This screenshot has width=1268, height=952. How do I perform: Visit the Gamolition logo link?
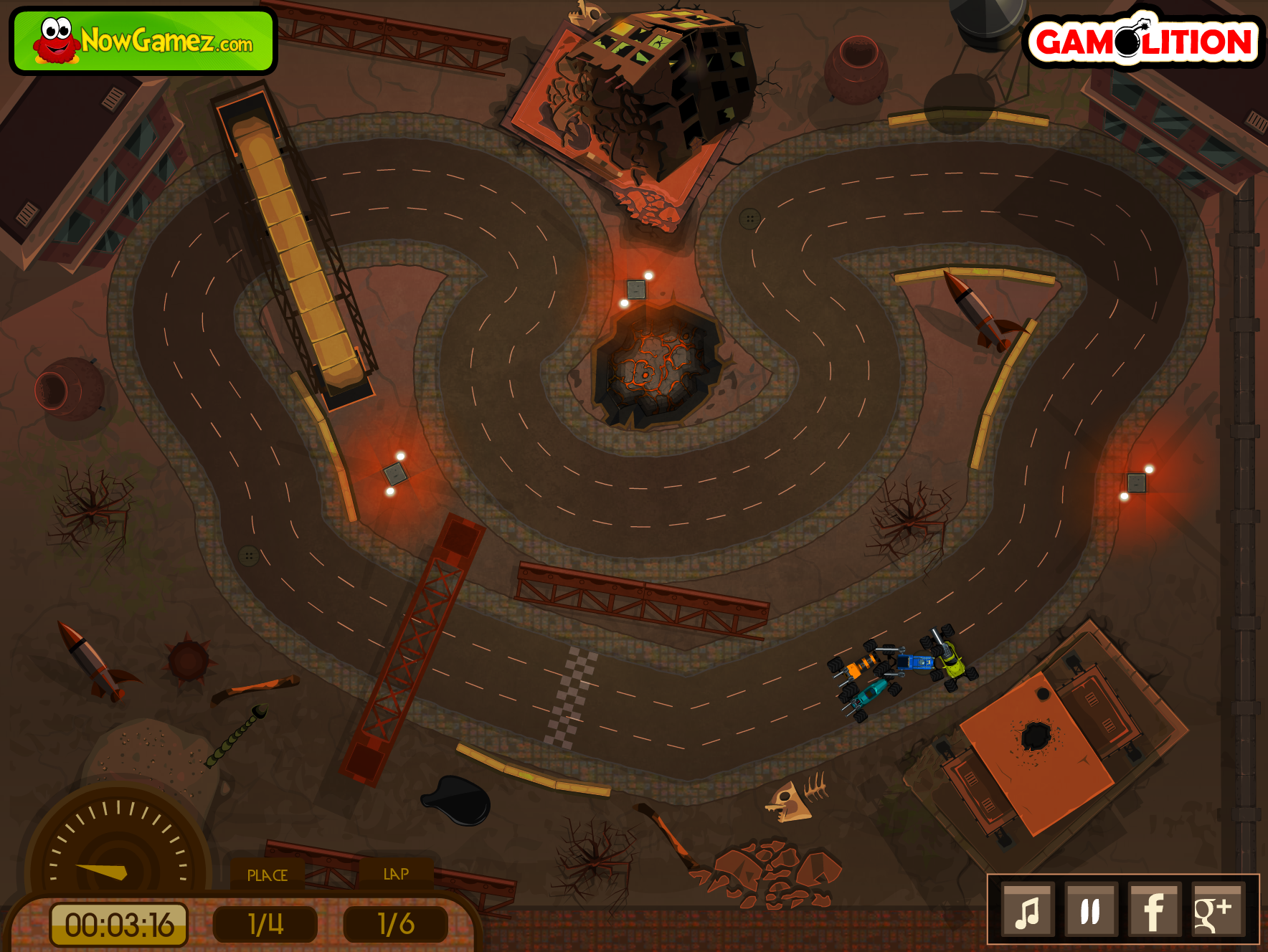click(x=1143, y=41)
